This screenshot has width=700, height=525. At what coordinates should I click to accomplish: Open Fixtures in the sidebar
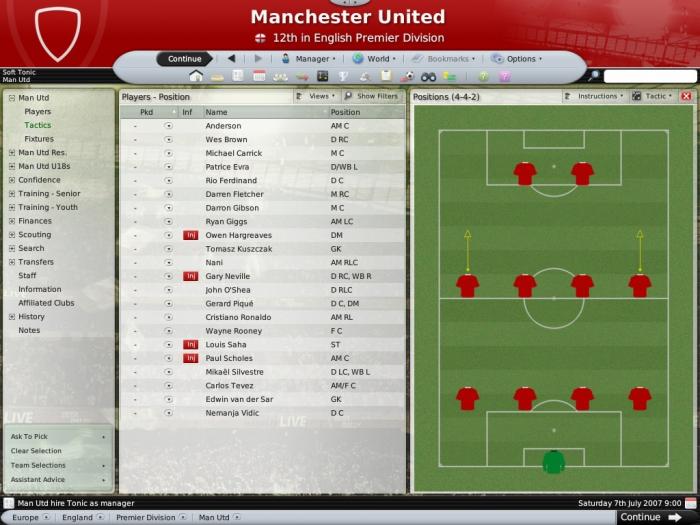pyautogui.click(x=39, y=139)
